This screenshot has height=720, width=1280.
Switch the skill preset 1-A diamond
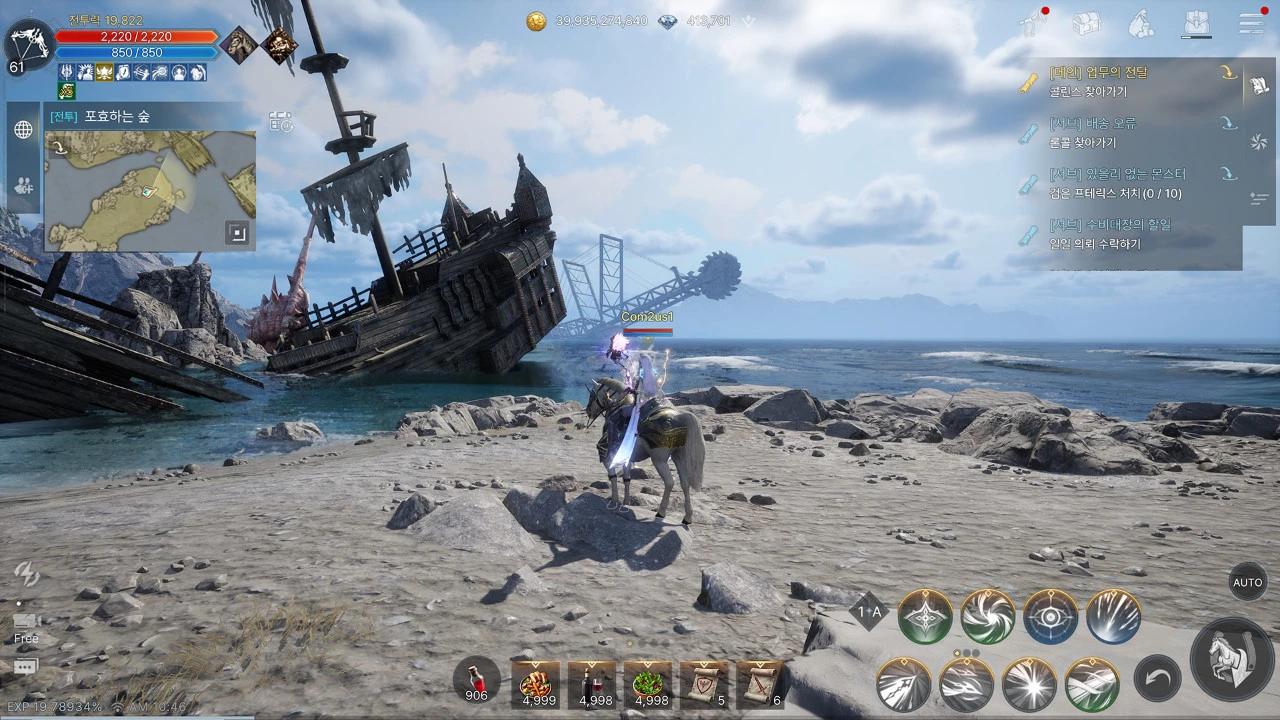click(x=869, y=611)
